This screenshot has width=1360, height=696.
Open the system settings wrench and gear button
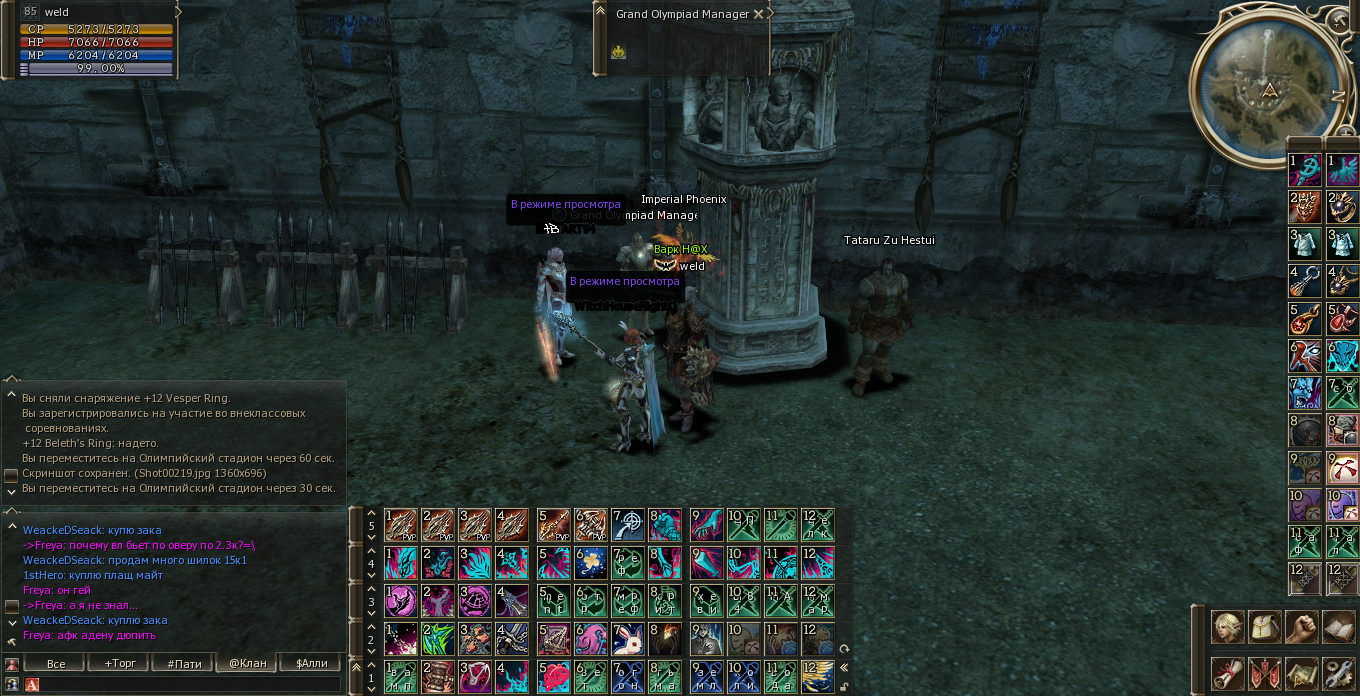(1338, 673)
